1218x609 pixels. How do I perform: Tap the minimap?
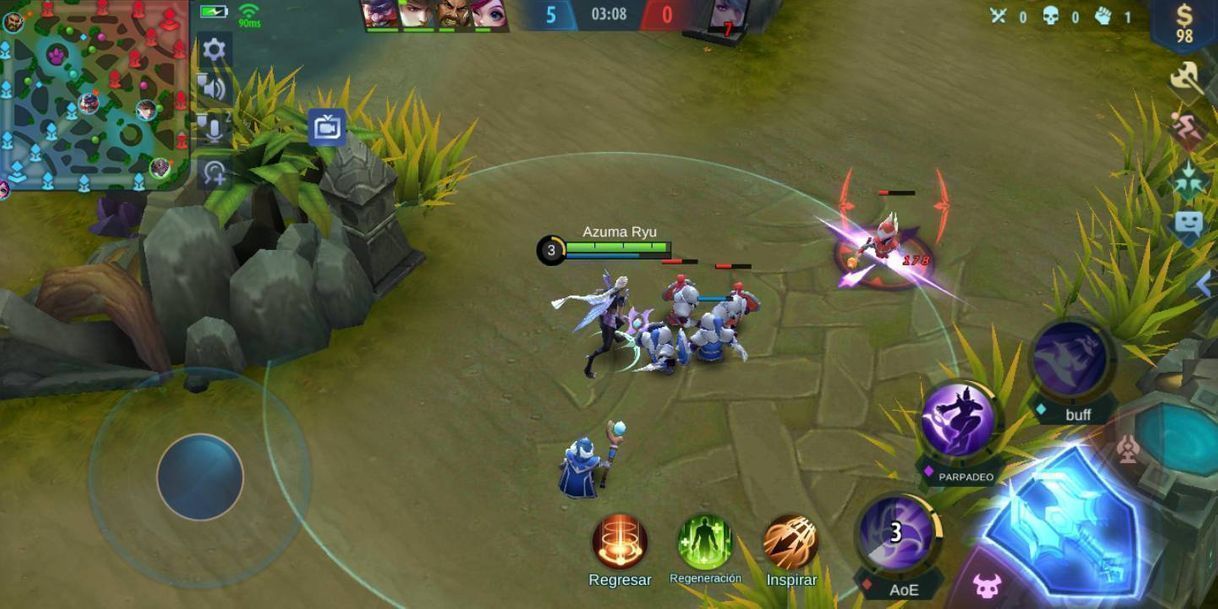[93, 95]
